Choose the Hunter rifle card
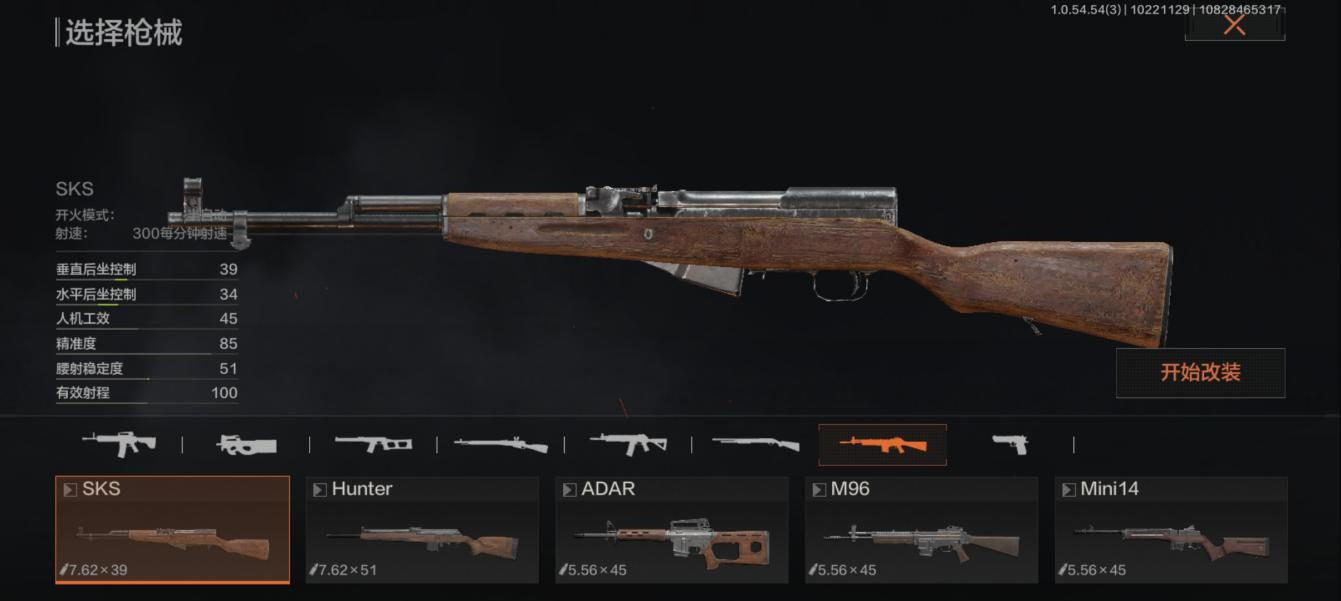This screenshot has height=601, width=1341. coord(422,529)
